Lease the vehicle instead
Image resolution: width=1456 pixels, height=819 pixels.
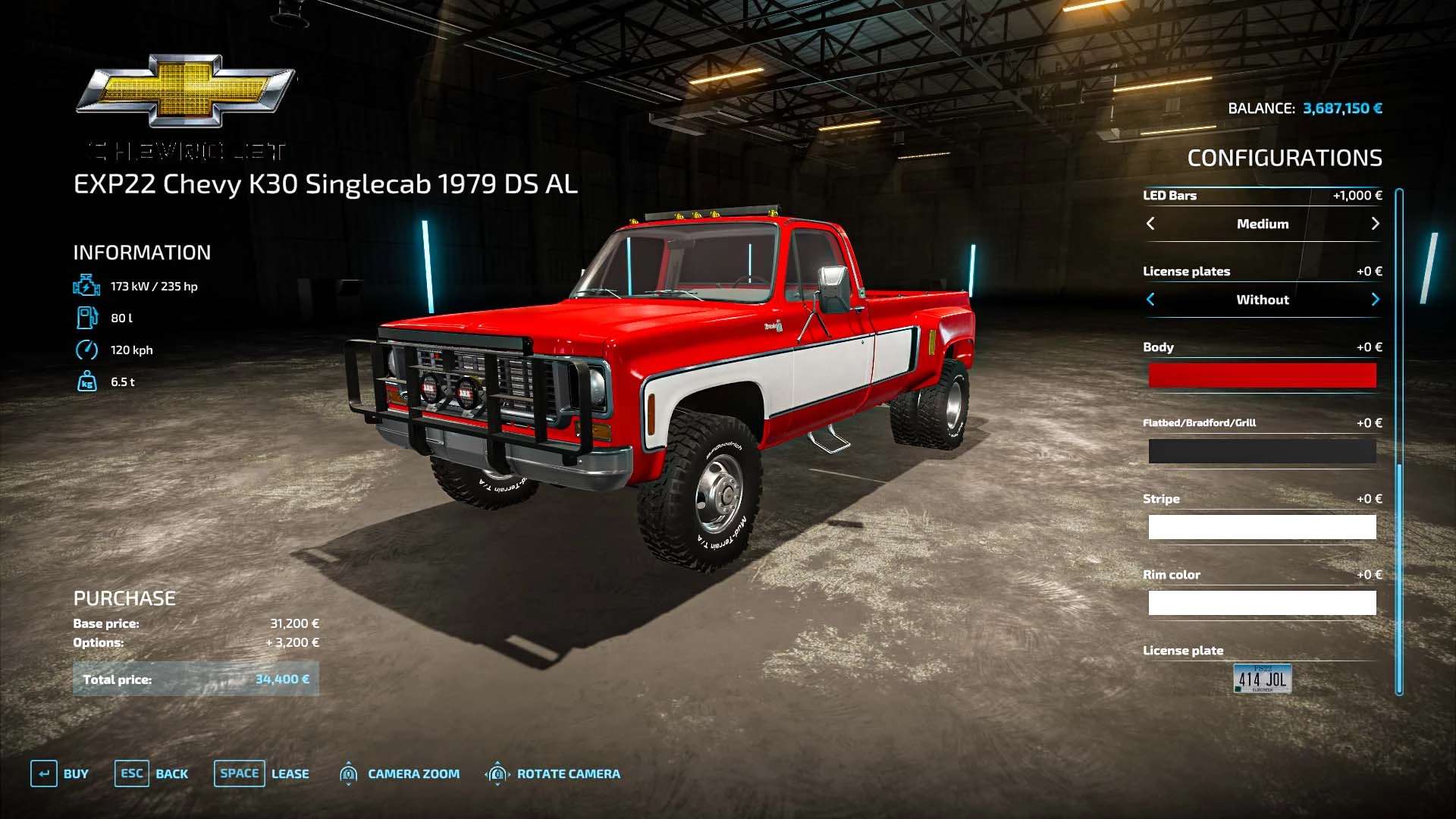point(262,773)
